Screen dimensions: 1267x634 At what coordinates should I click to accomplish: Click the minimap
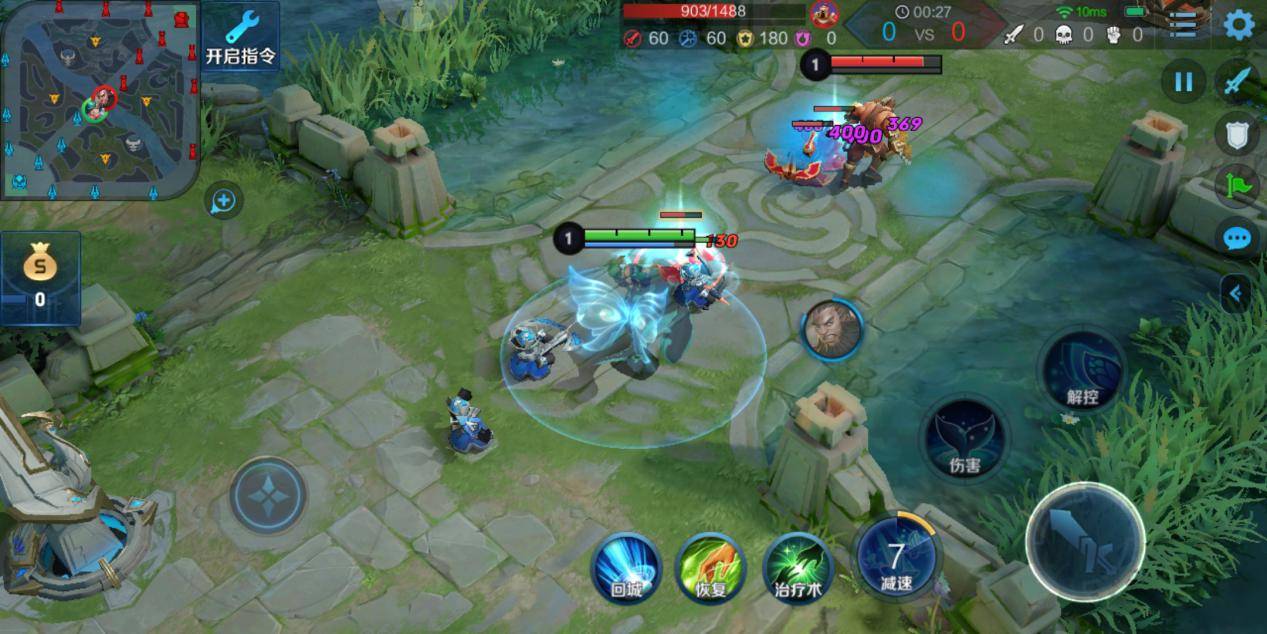100,100
